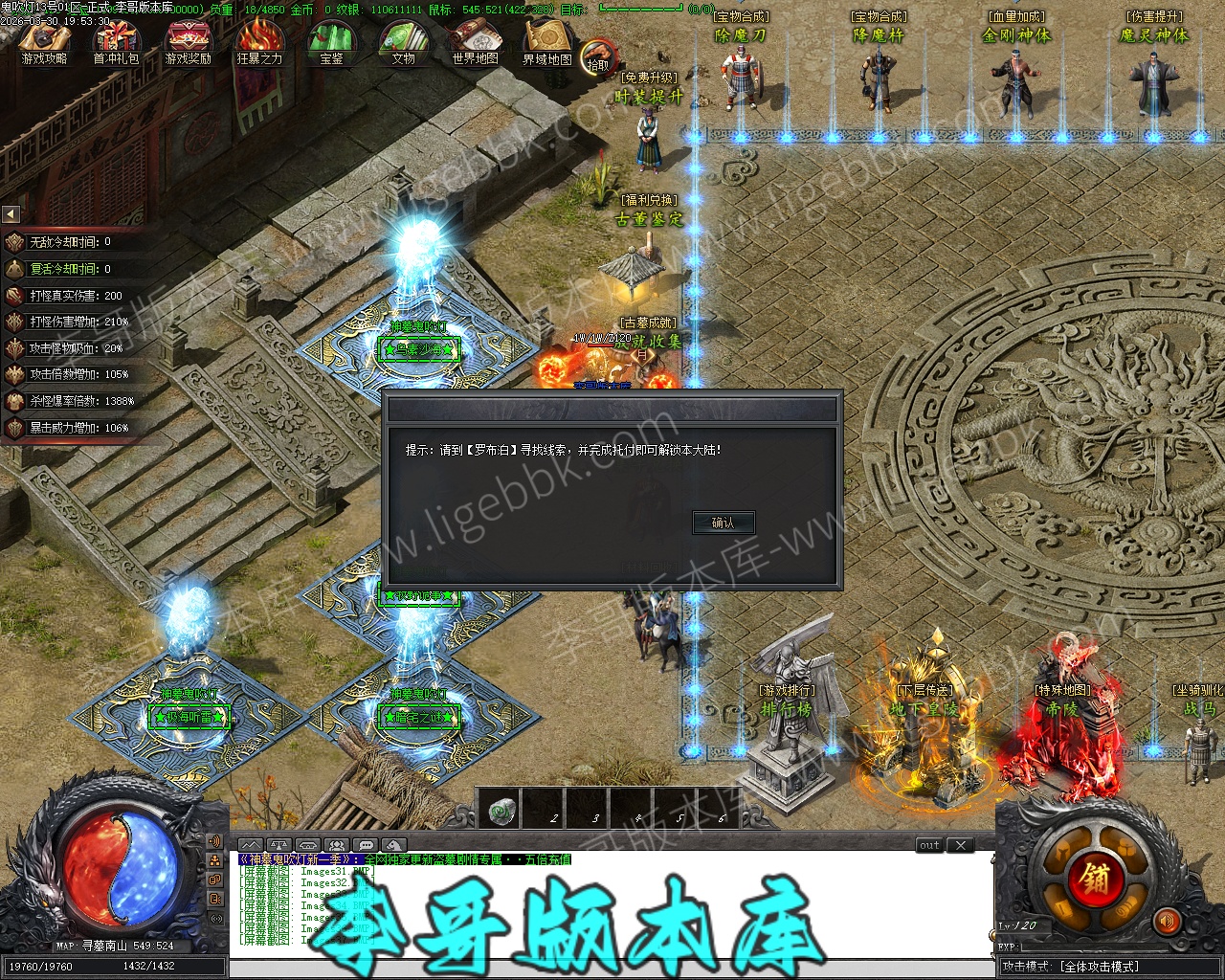
Task: Open the 游戏奖励 rewards chest
Action: (188, 42)
